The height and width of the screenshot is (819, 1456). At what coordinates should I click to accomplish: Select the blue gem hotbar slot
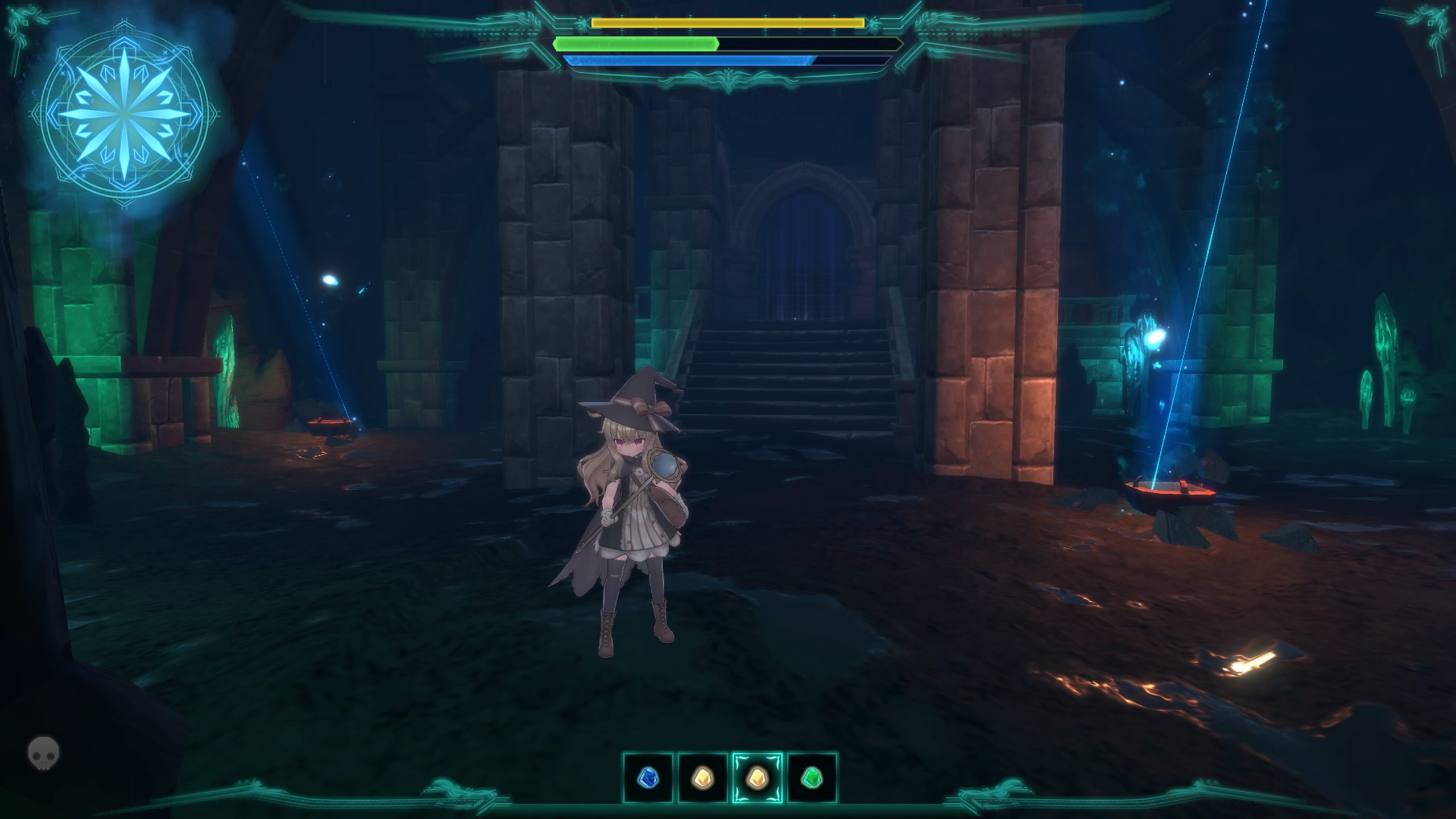(648, 777)
